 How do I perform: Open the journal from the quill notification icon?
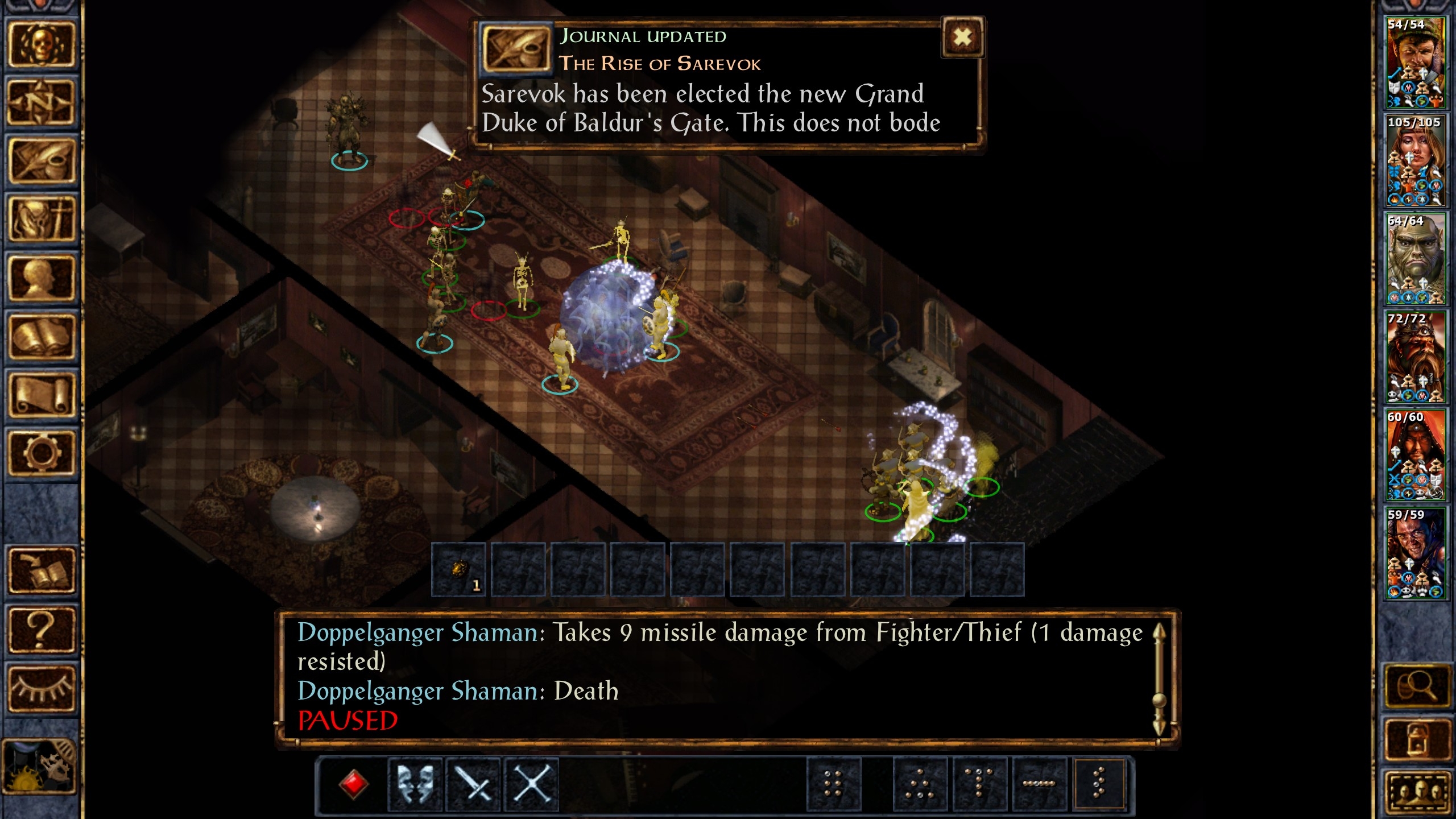click(x=516, y=48)
